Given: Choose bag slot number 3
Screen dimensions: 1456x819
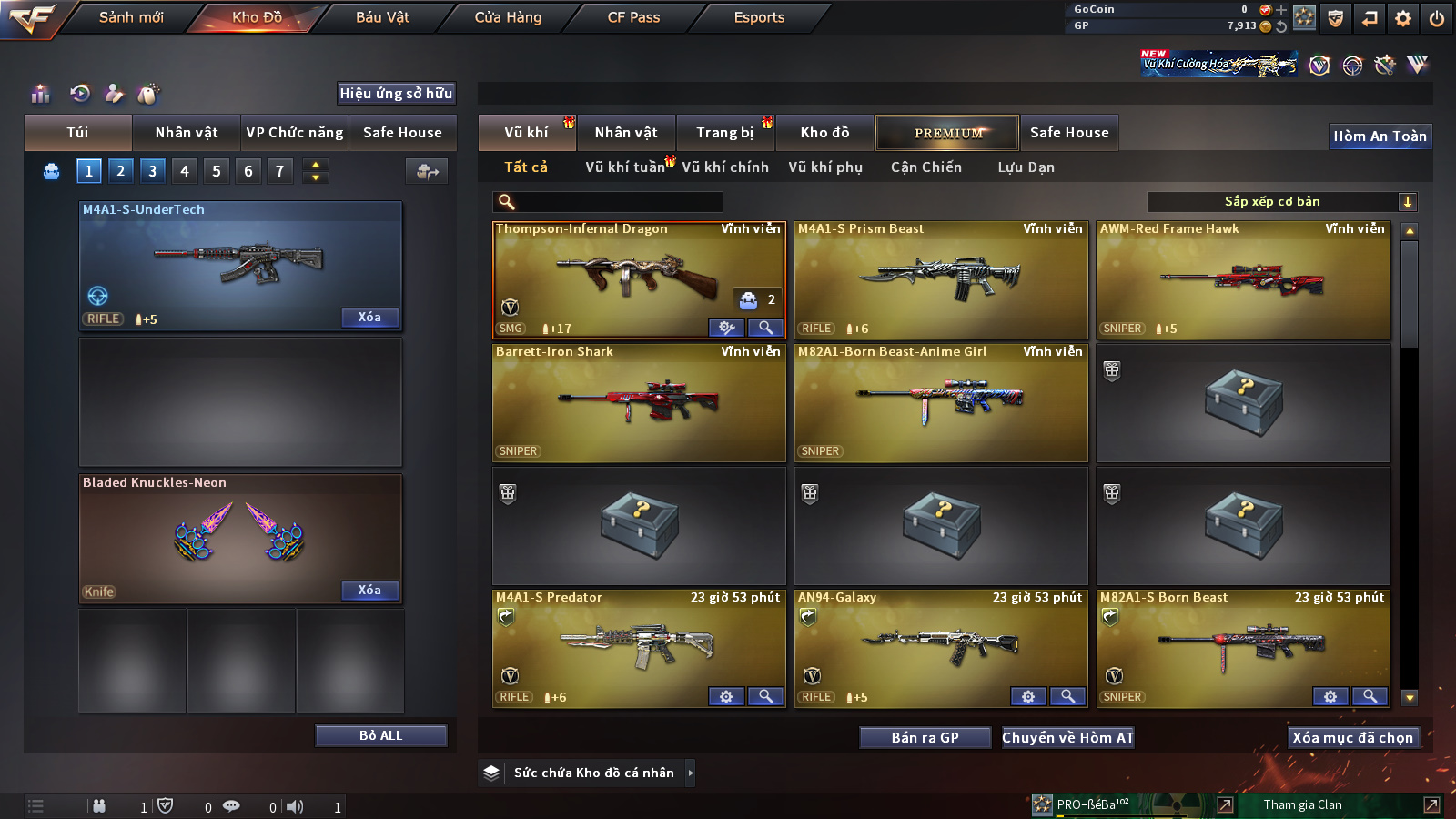Looking at the screenshot, I should (x=152, y=171).
